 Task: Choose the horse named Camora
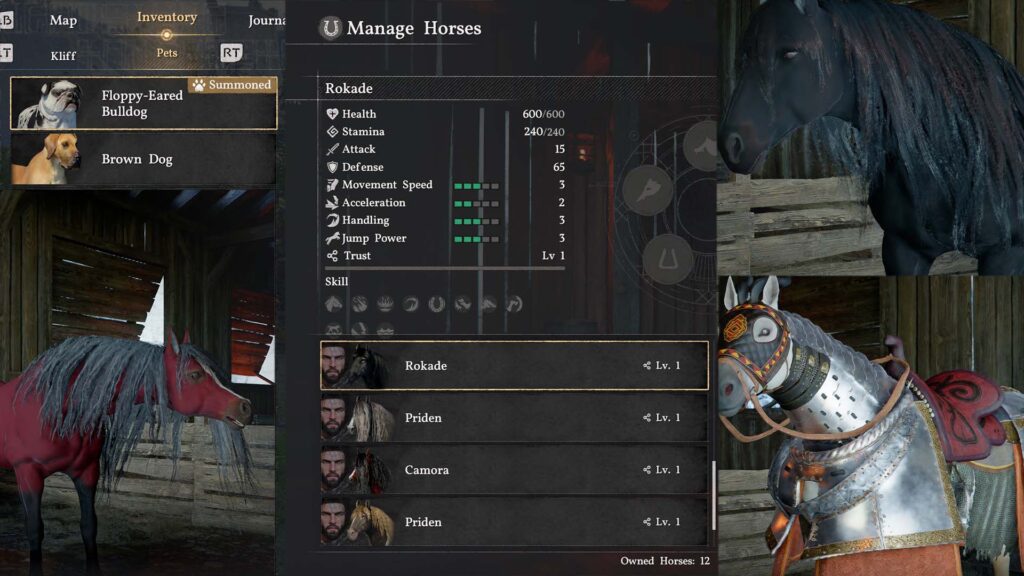click(x=513, y=470)
